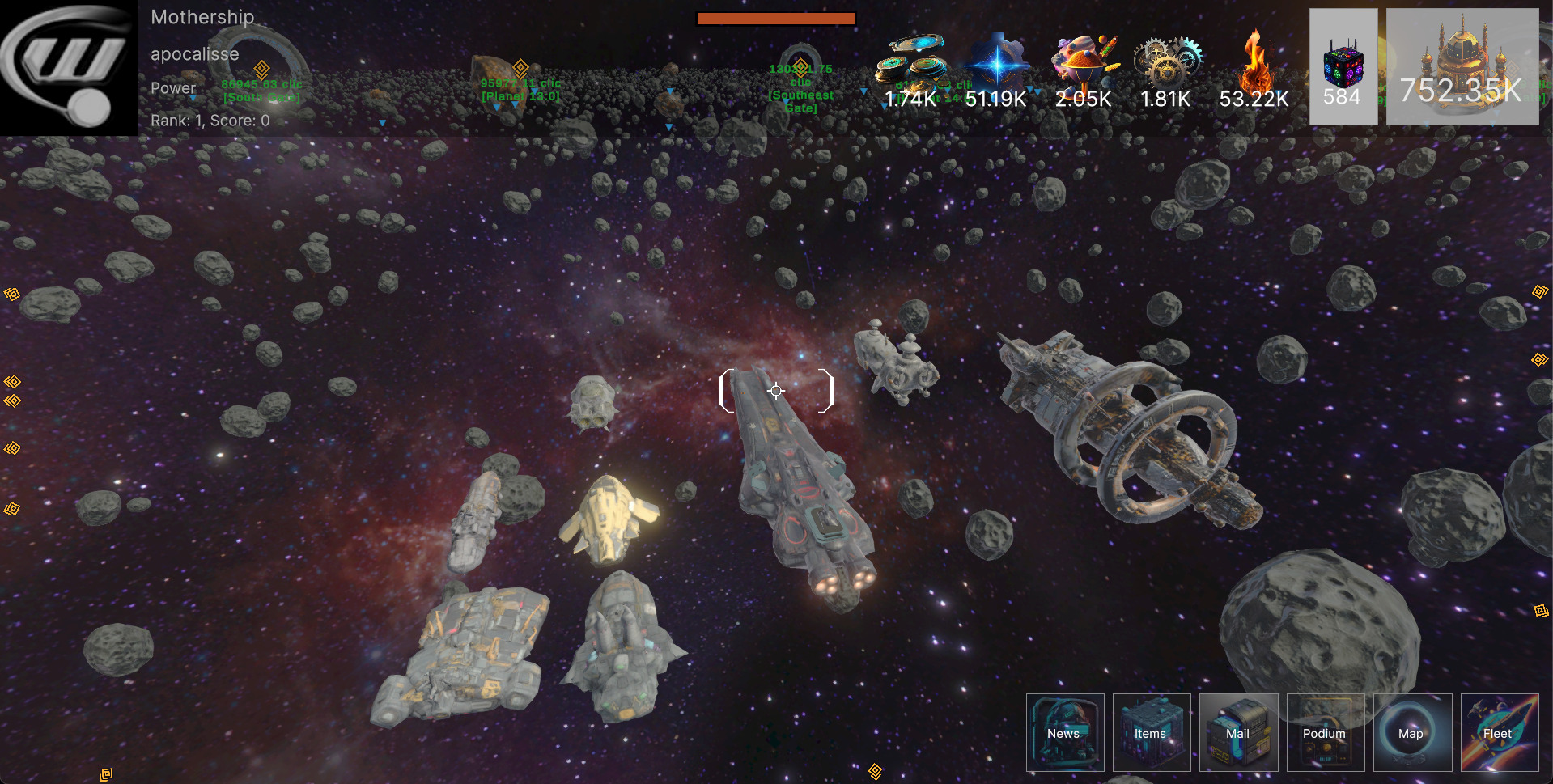Click the player avatar logo

click(69, 67)
